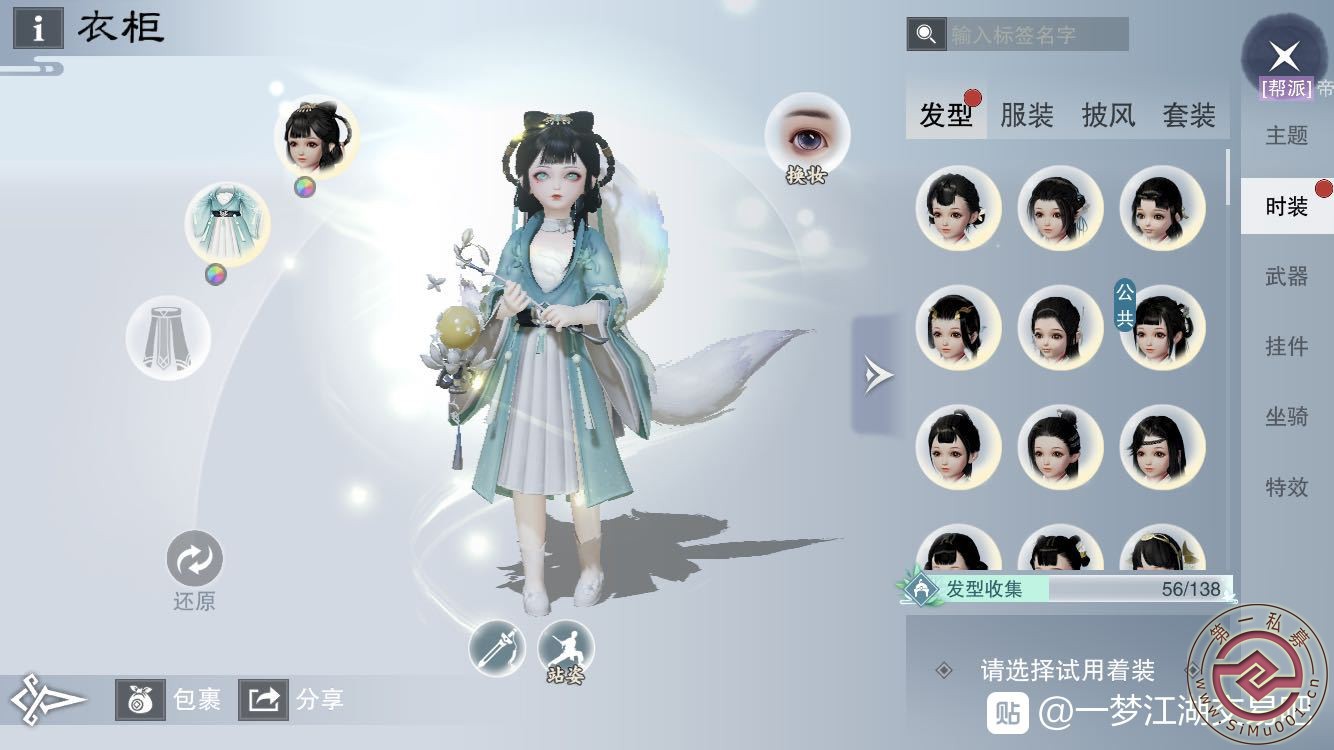Open the 披风 cloak tab
Viewport: 1334px width, 750px height.
tap(1108, 115)
